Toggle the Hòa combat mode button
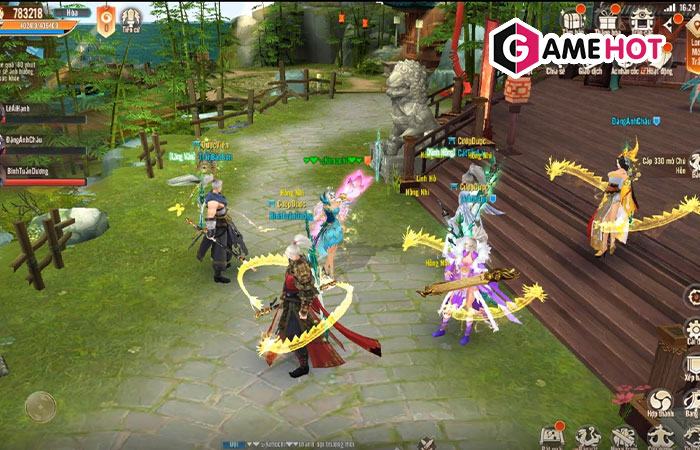 tap(72, 13)
